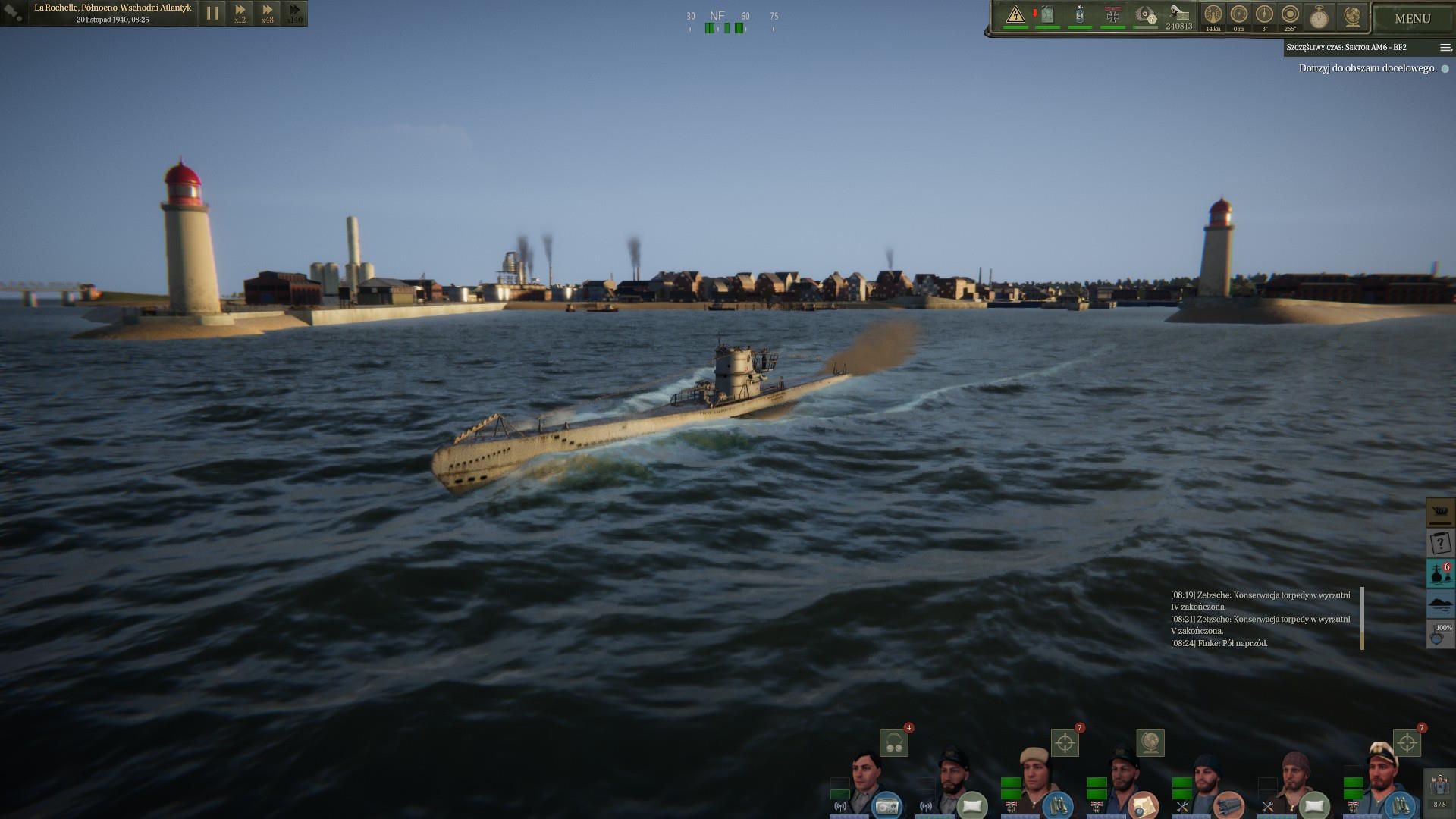Open the ship silhouette icon with badge 6
The height and width of the screenshot is (819, 1456).
(x=1440, y=573)
